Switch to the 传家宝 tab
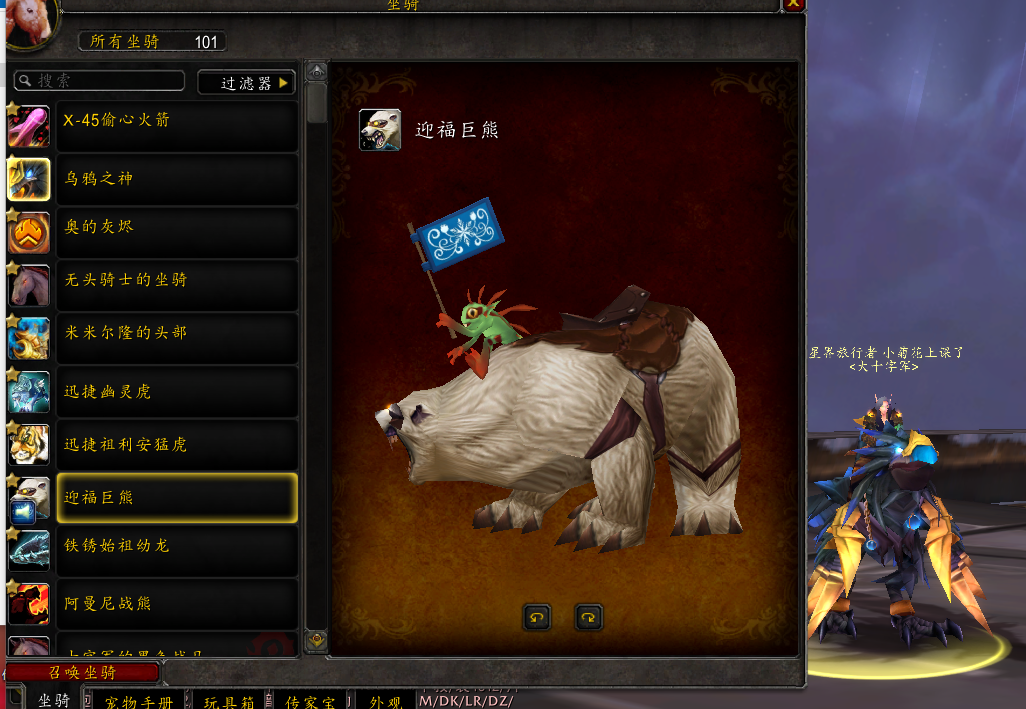Image resolution: width=1026 pixels, height=709 pixels. point(312,700)
